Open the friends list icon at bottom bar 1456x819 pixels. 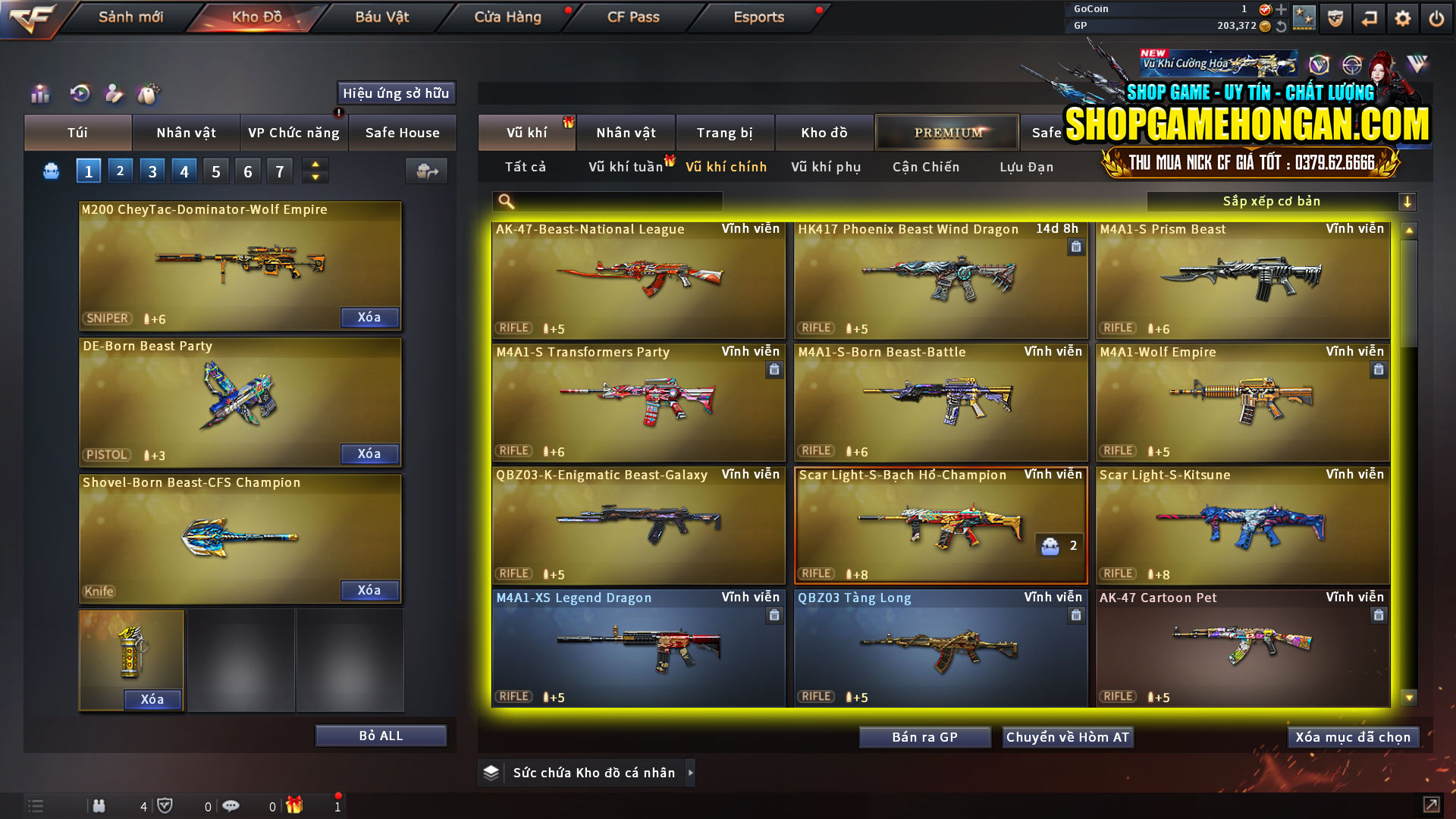[99, 806]
